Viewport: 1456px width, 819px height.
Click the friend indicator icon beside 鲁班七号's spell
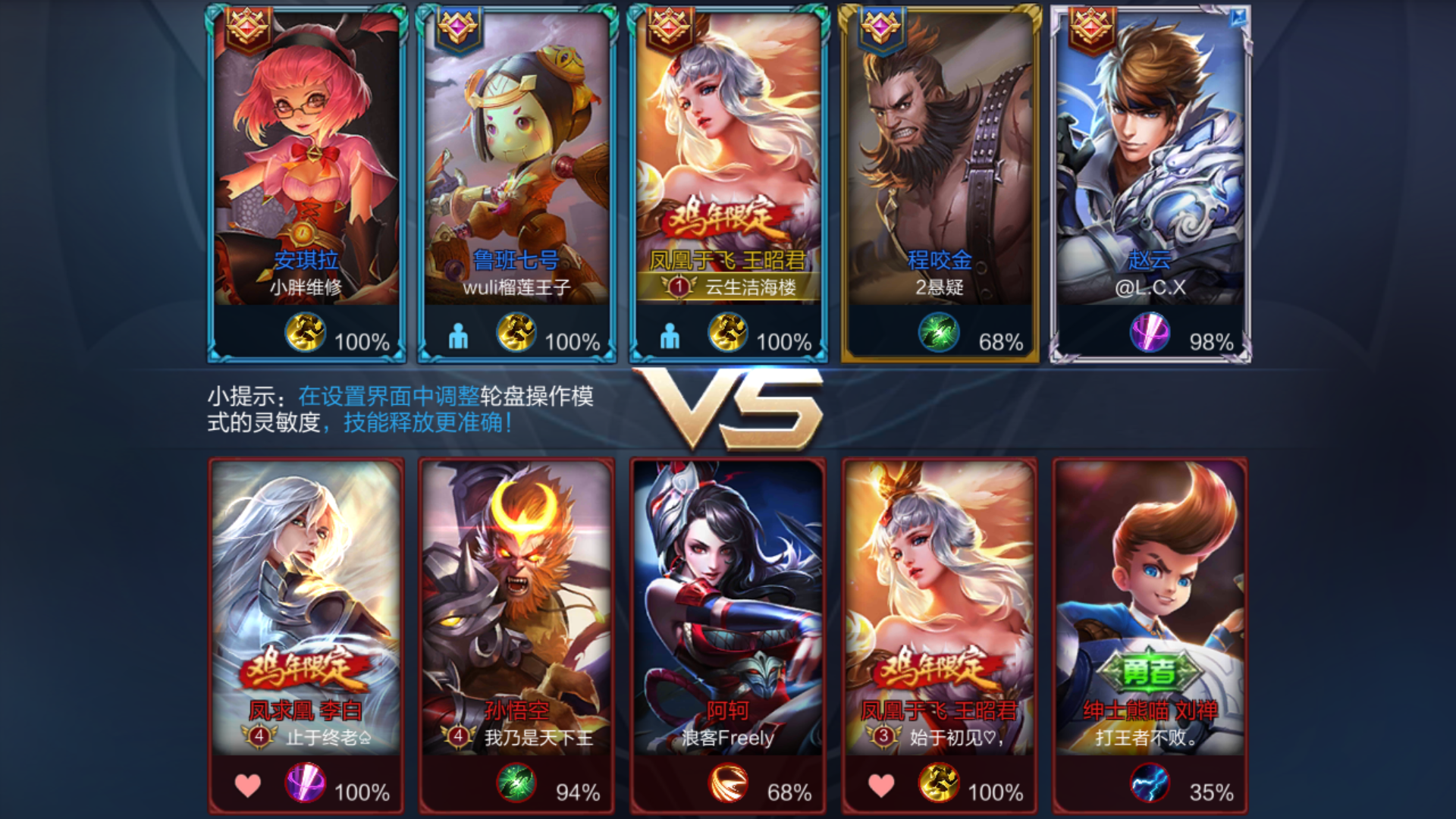(x=457, y=335)
